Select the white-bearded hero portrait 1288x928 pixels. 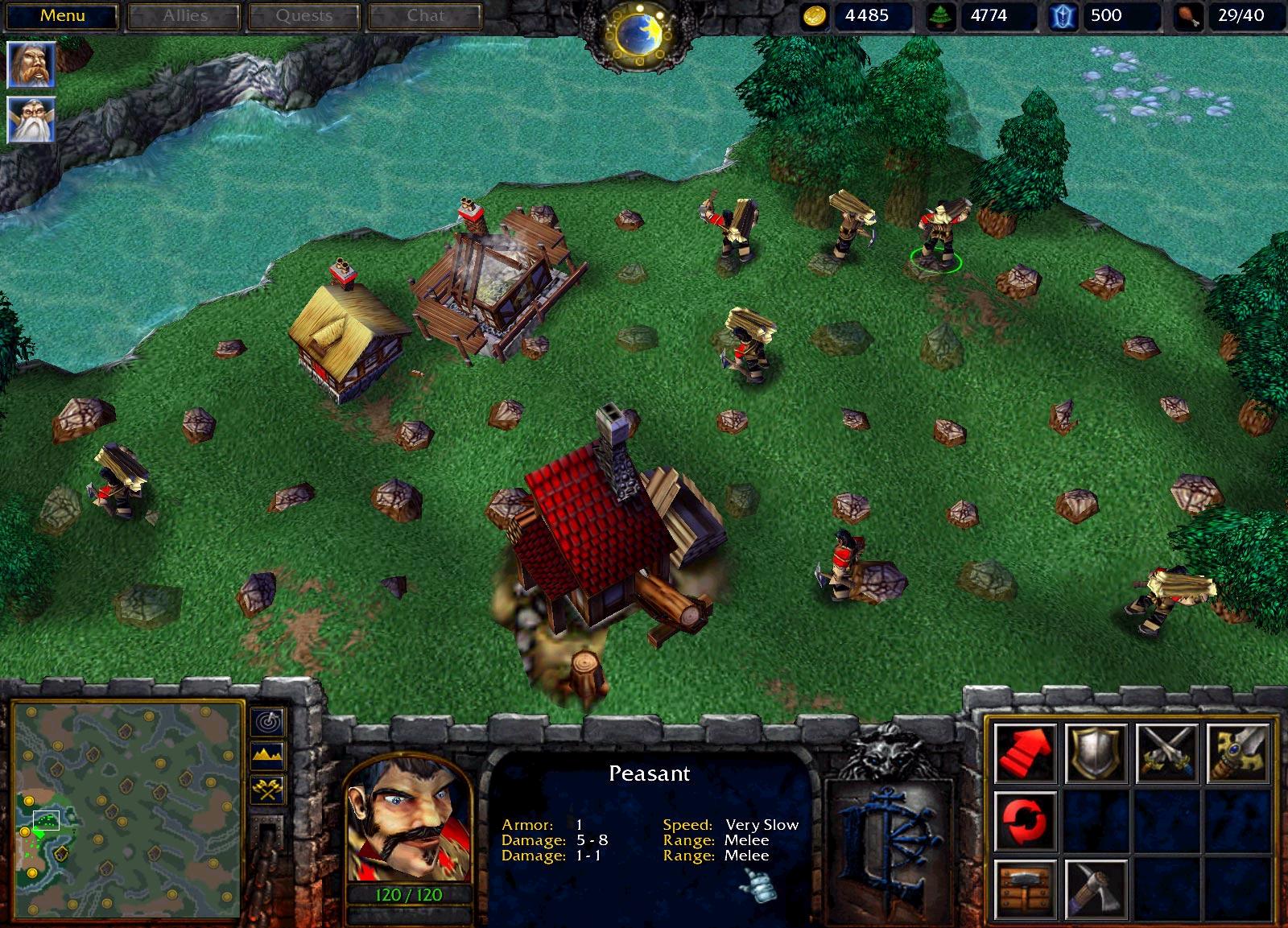pos(31,120)
